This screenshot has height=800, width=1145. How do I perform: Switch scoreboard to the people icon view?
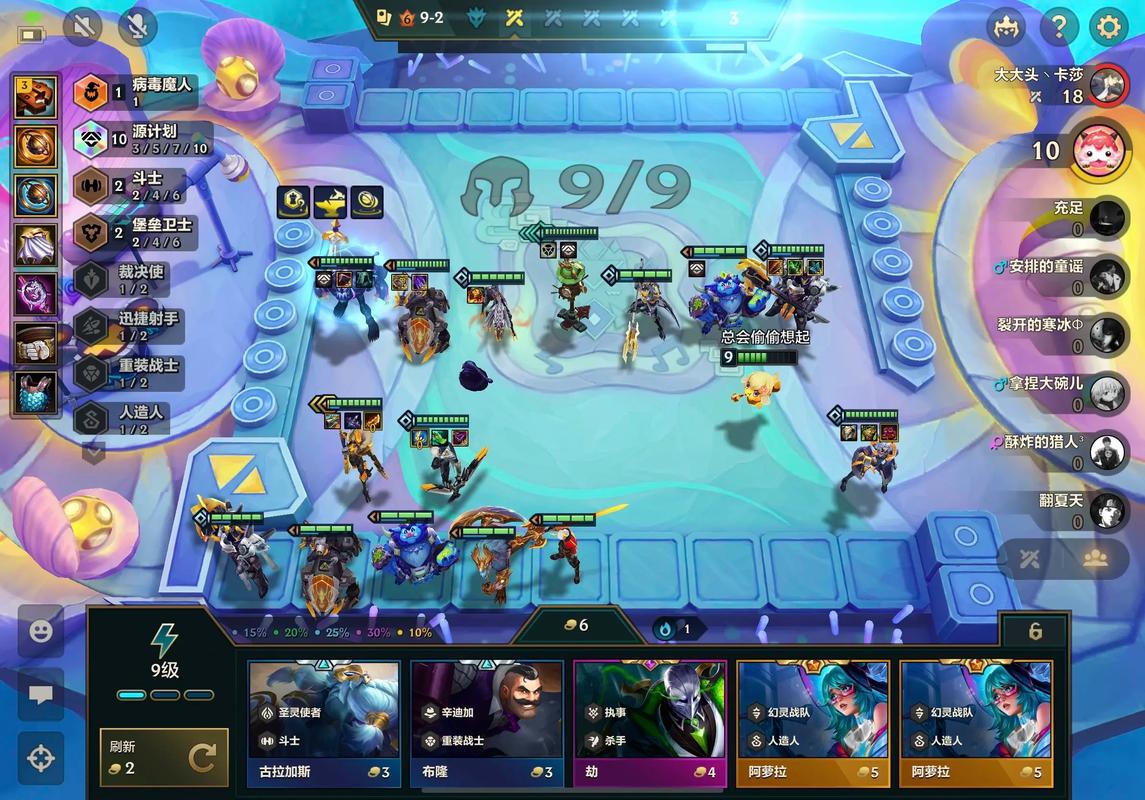1095,559
